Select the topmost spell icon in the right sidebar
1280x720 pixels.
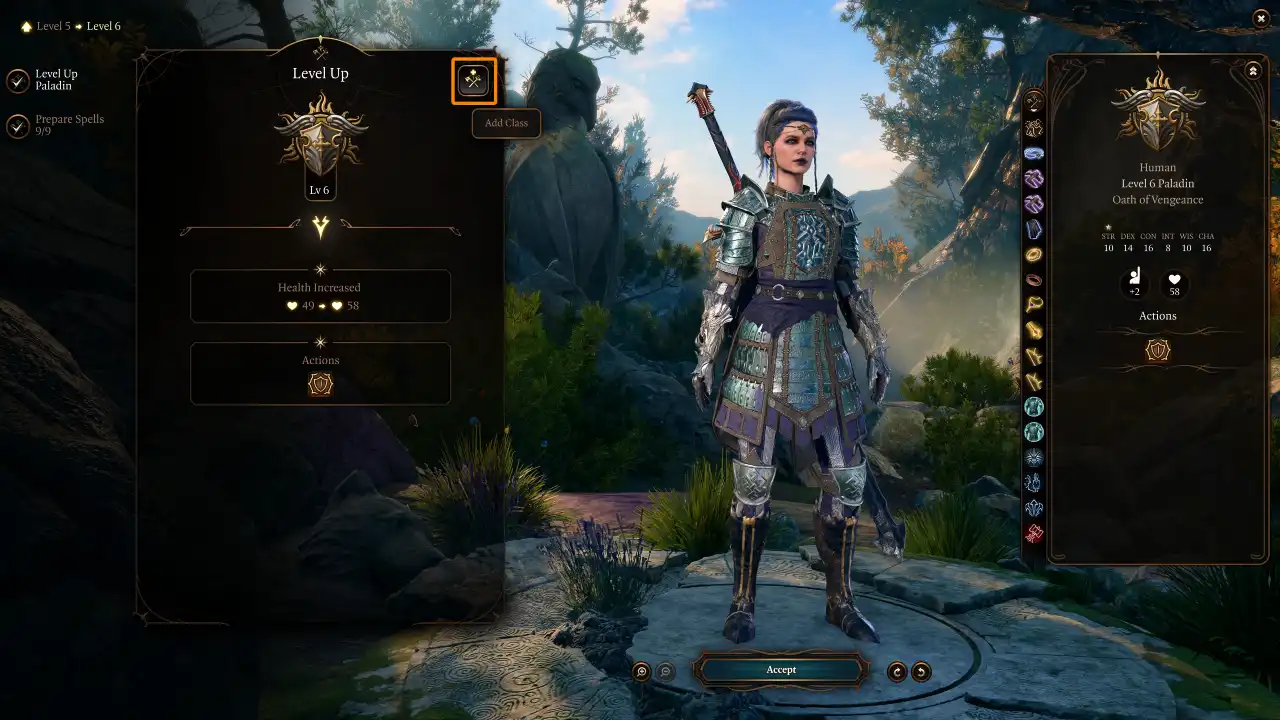tap(1034, 101)
